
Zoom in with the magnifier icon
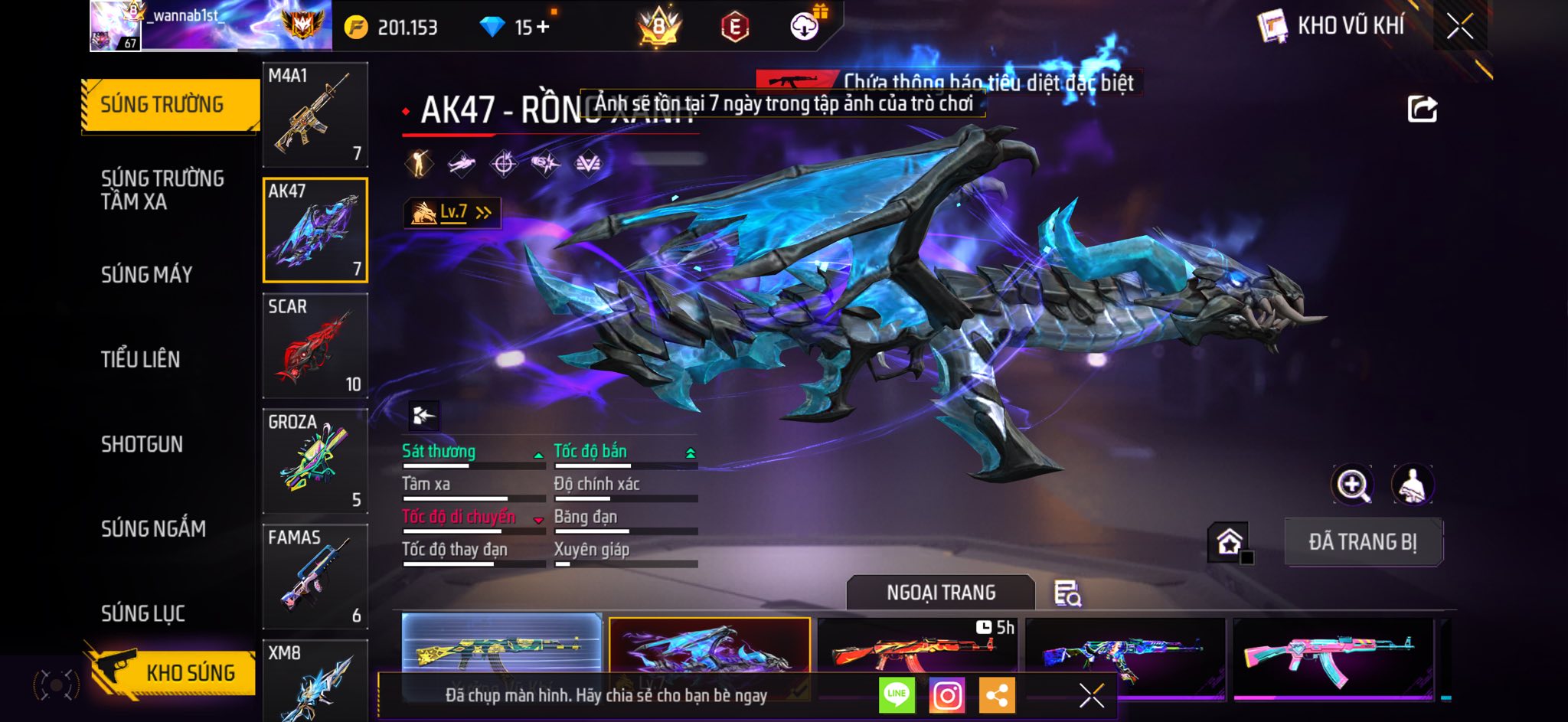click(x=1353, y=485)
